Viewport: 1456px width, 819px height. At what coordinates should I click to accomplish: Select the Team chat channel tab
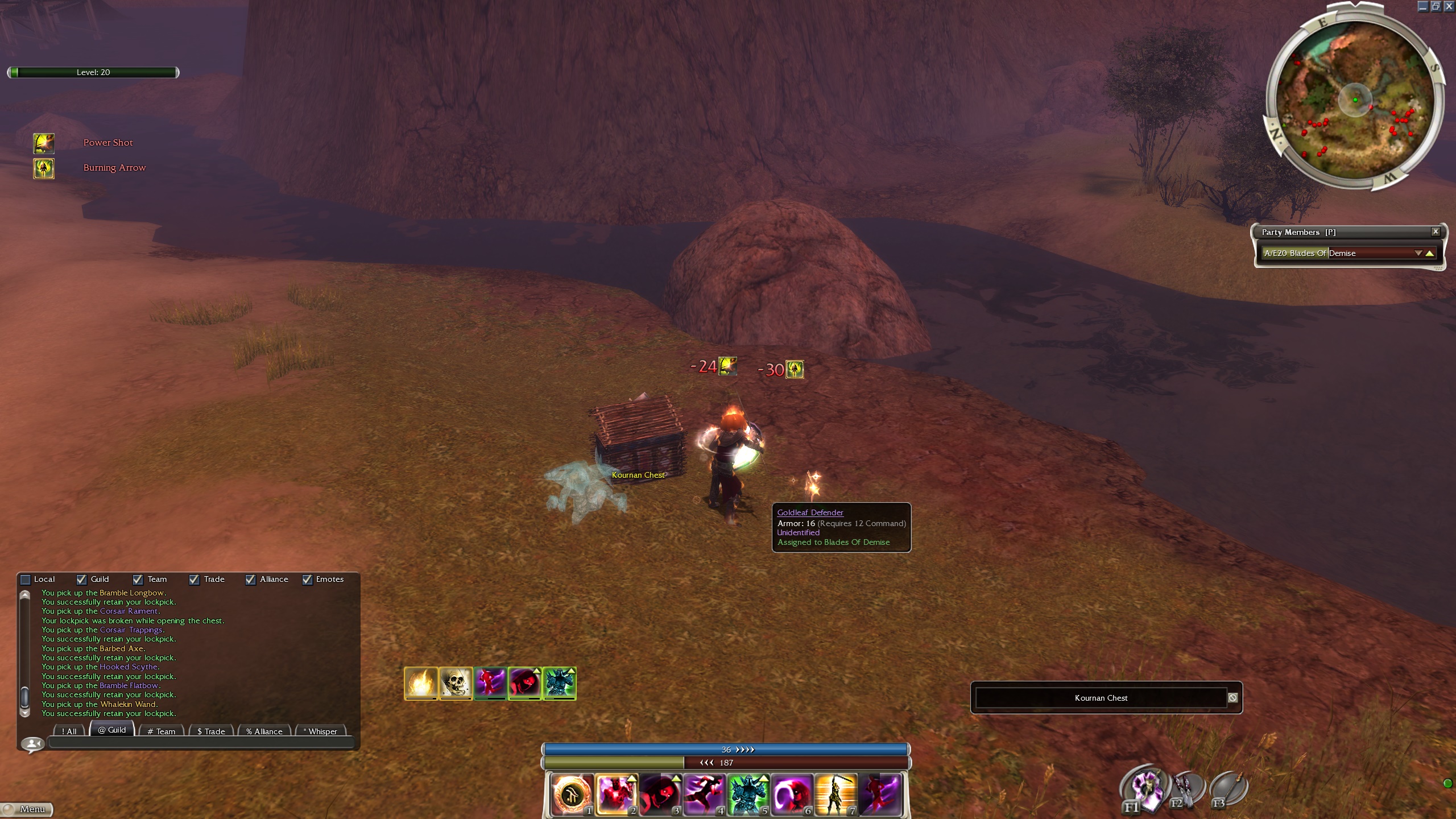162,731
